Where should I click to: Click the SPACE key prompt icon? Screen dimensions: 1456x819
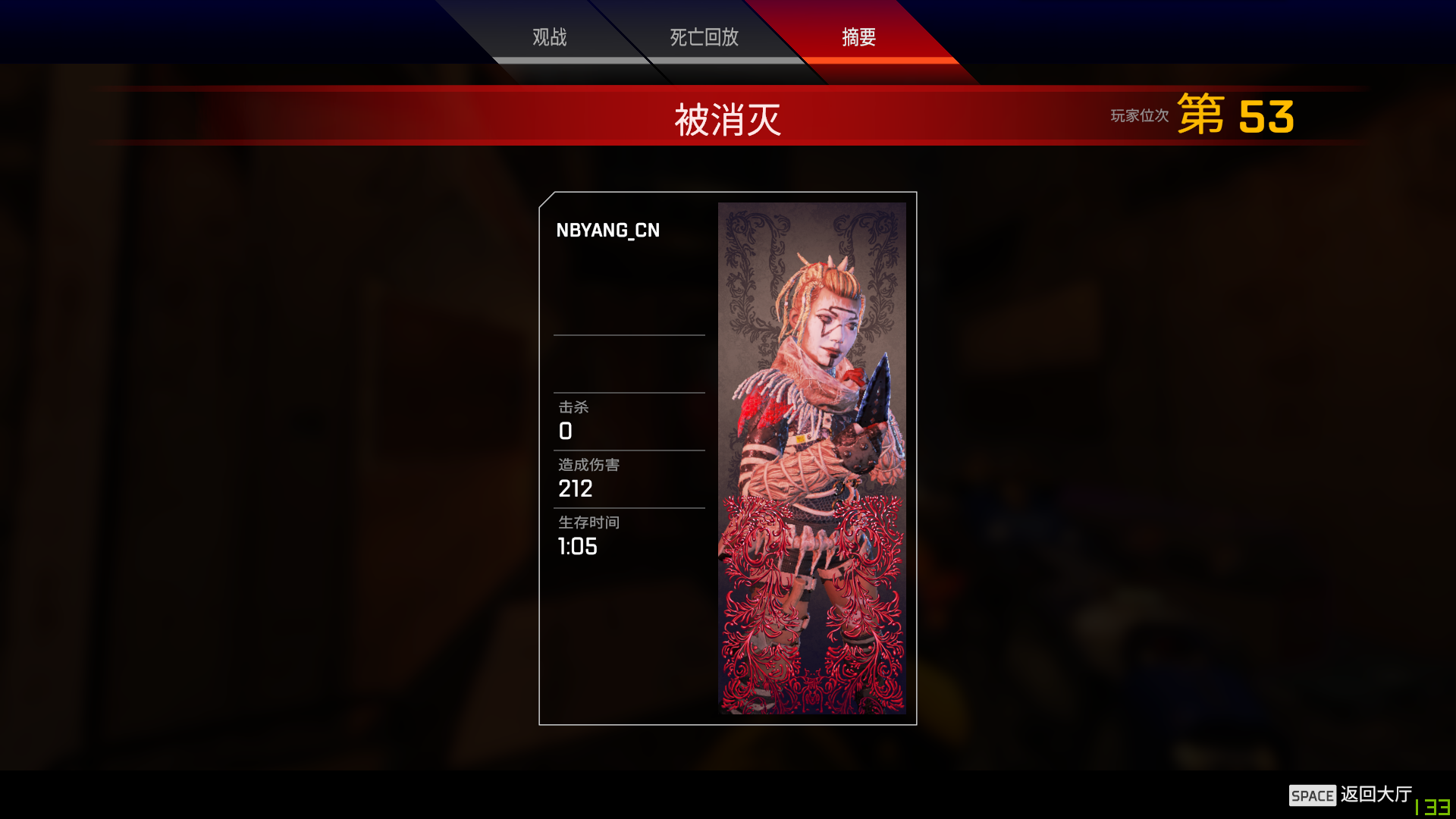pos(1314,795)
